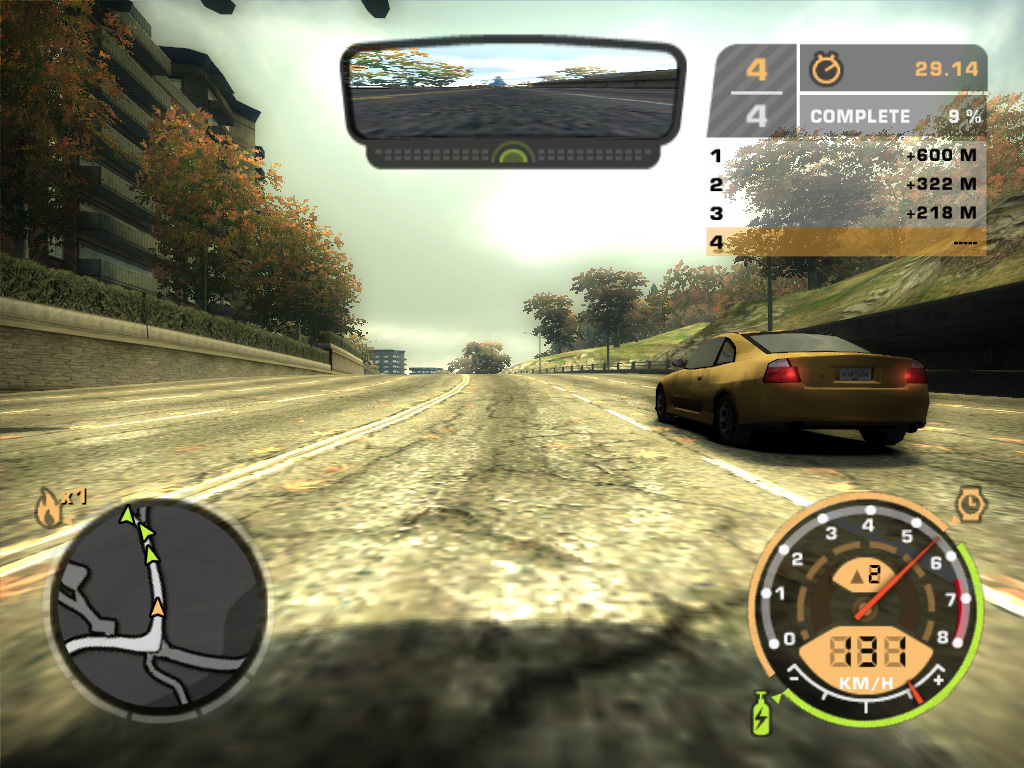Select the second-place racer row
The width and height of the screenshot is (1024, 768).
tap(845, 185)
